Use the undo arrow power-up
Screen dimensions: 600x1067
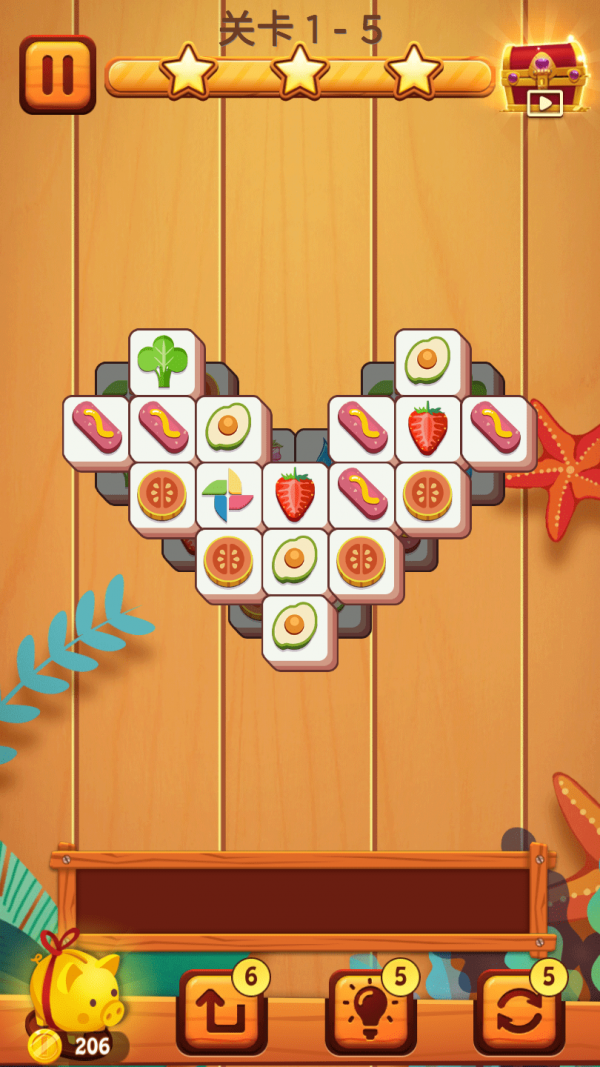pyautogui.click(x=221, y=1011)
